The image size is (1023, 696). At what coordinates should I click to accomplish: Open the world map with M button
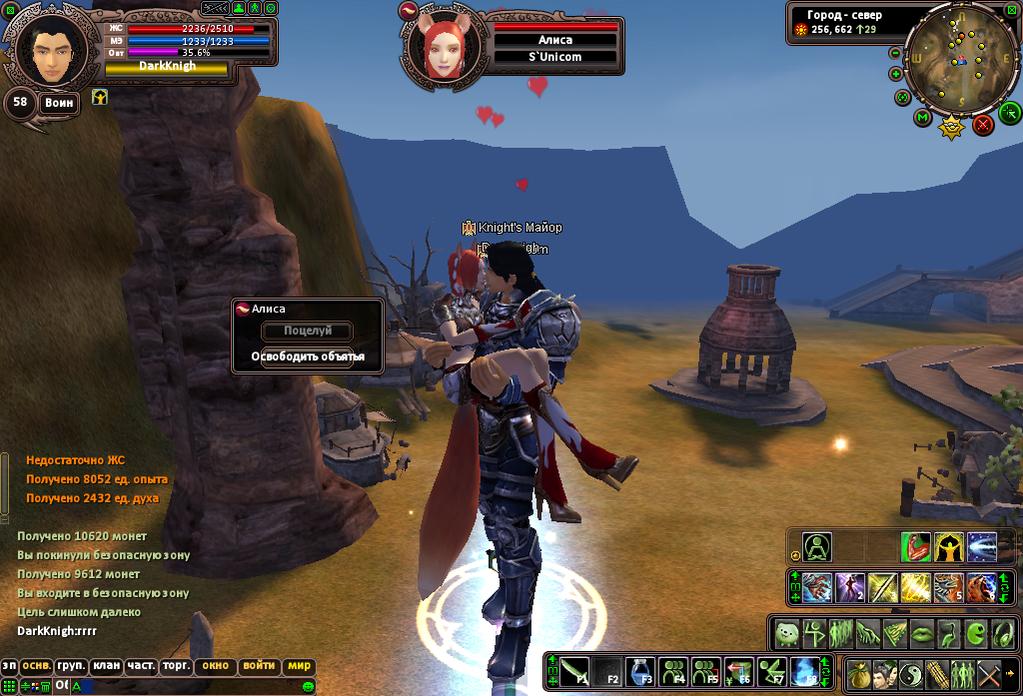[922, 118]
